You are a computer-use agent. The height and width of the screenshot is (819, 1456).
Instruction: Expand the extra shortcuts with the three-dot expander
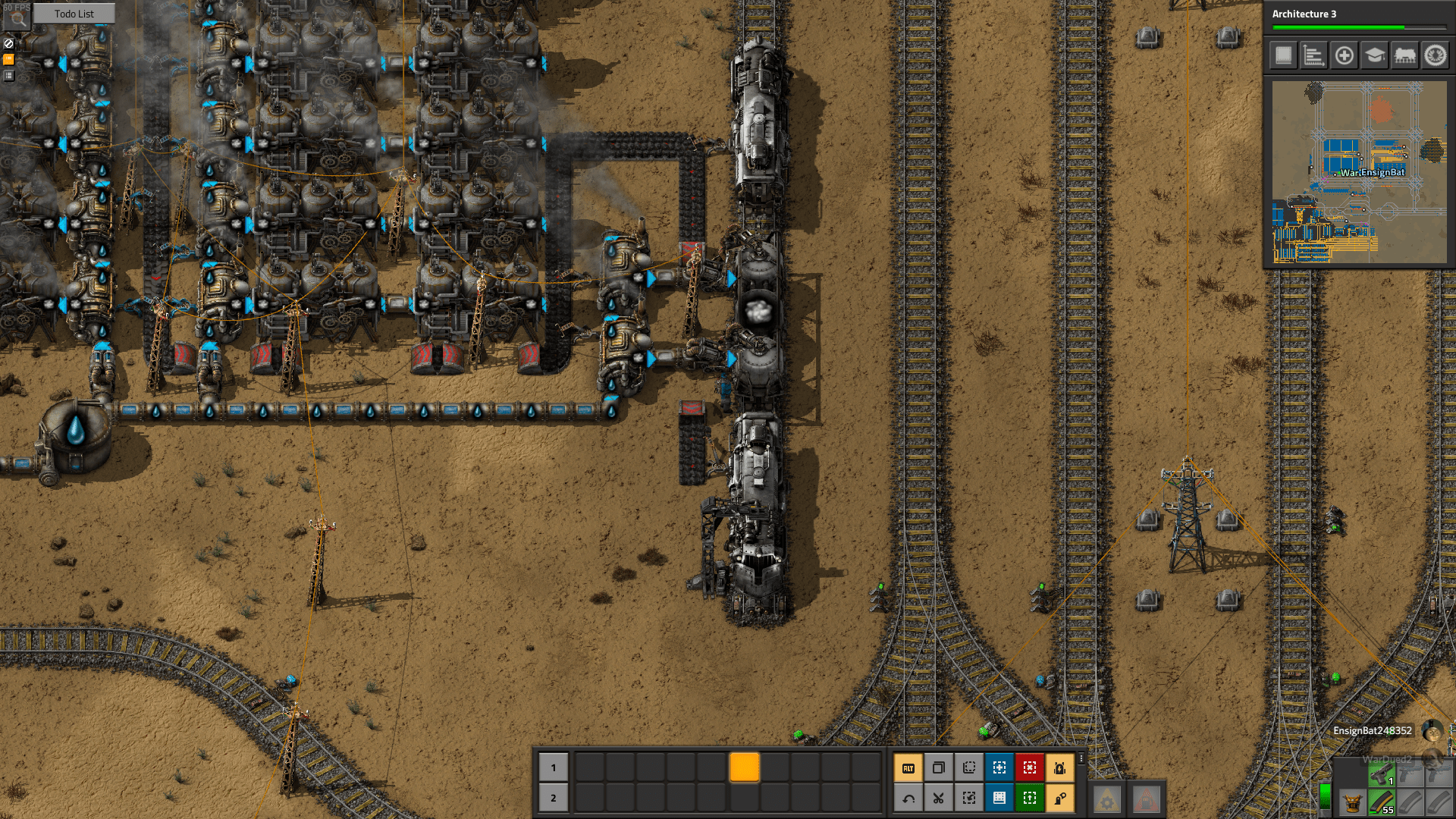pos(1082,760)
